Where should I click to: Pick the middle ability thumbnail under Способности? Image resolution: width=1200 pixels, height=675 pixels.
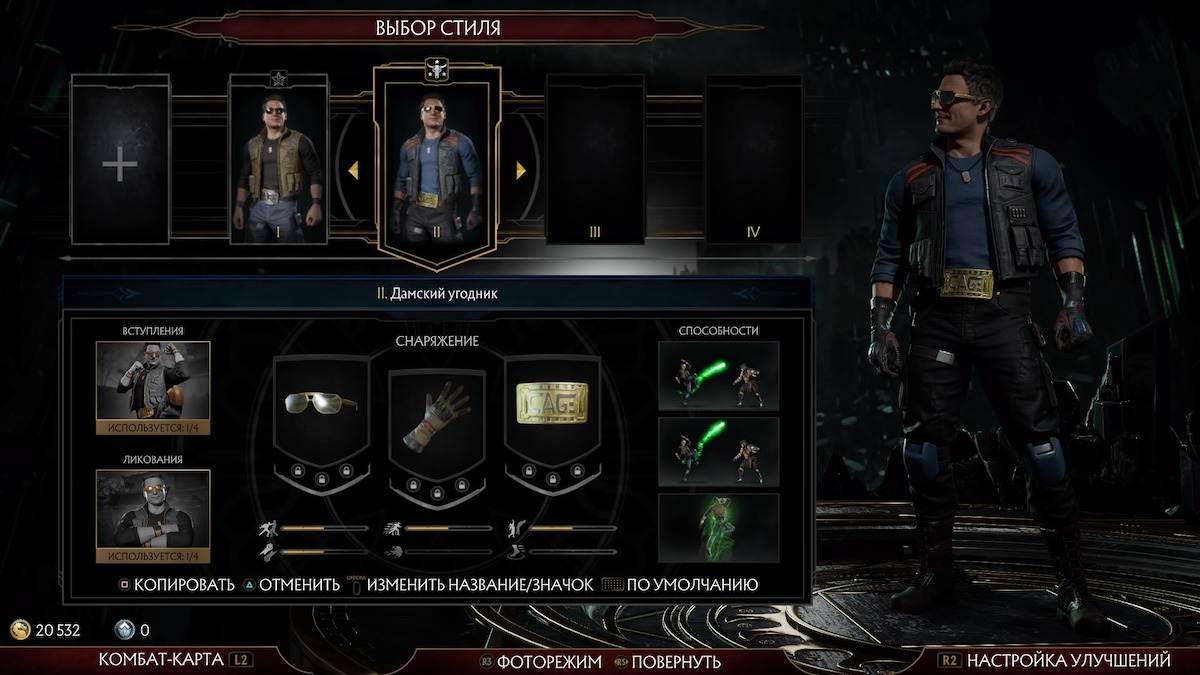[718, 452]
